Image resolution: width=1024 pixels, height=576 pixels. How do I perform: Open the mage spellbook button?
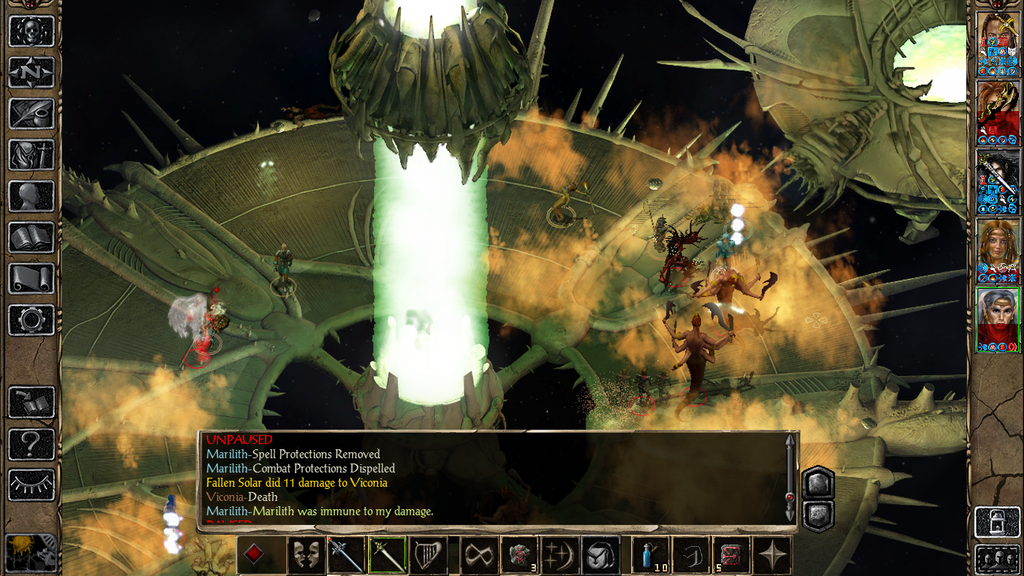pos(31,237)
